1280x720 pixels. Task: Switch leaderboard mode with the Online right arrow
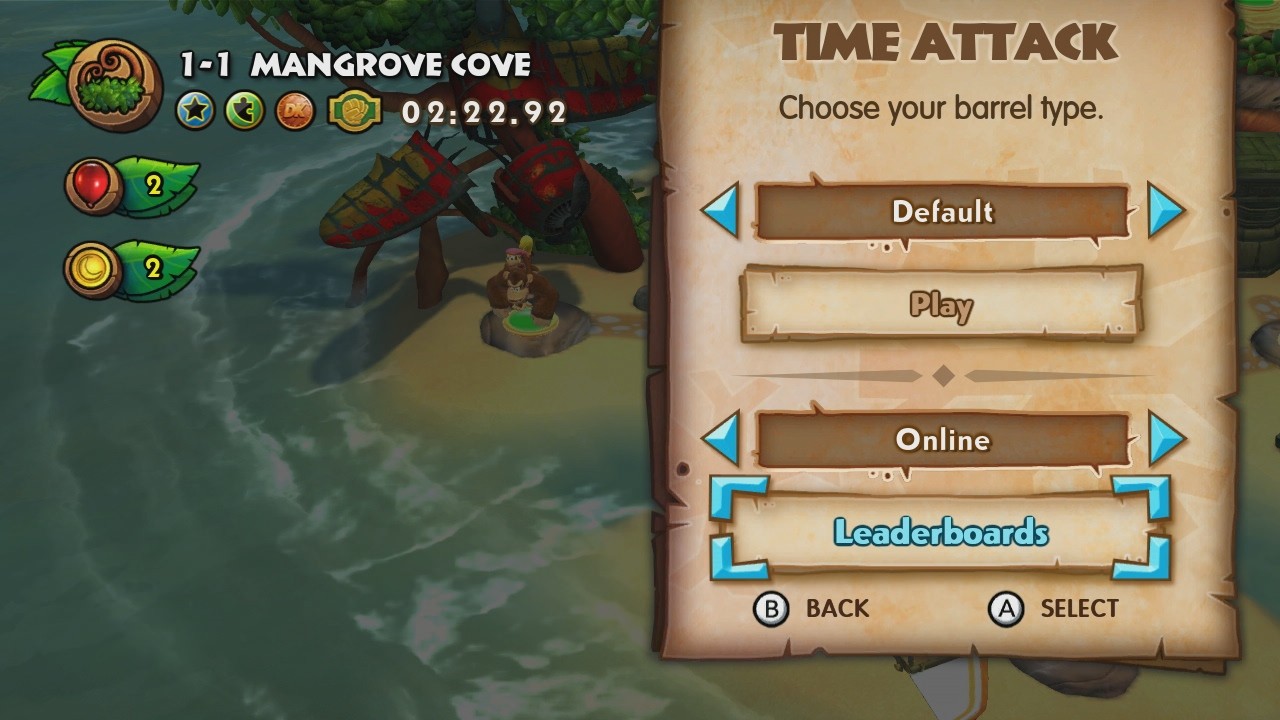[1167, 439]
